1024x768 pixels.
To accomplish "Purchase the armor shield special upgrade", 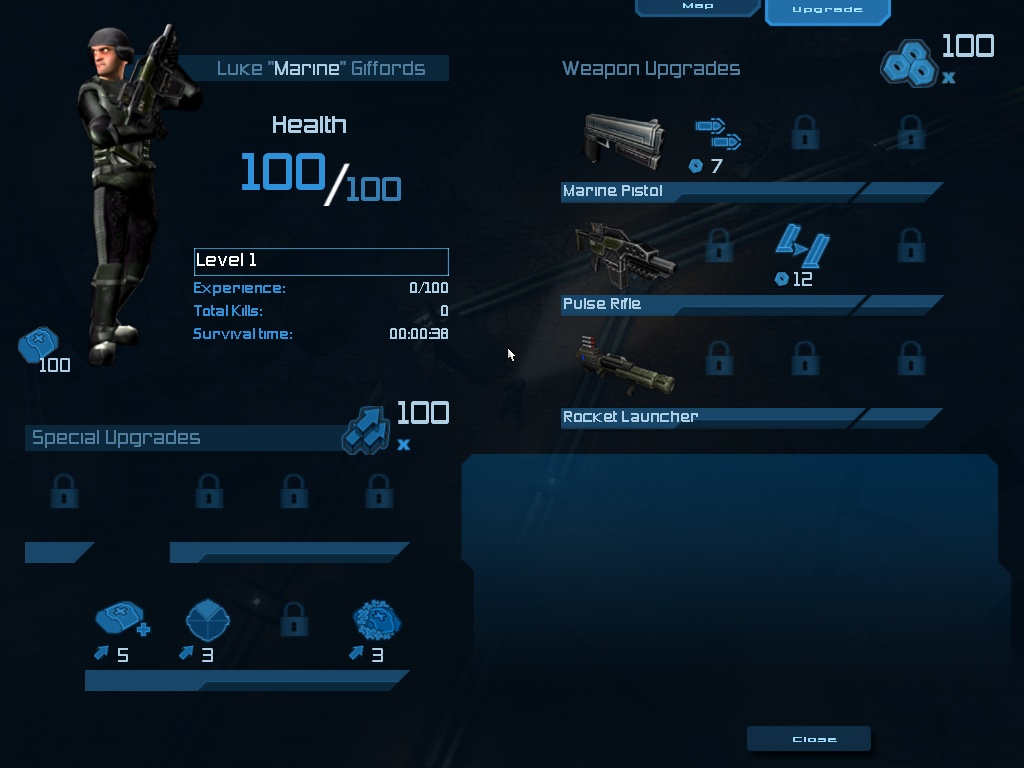I will tap(208, 621).
